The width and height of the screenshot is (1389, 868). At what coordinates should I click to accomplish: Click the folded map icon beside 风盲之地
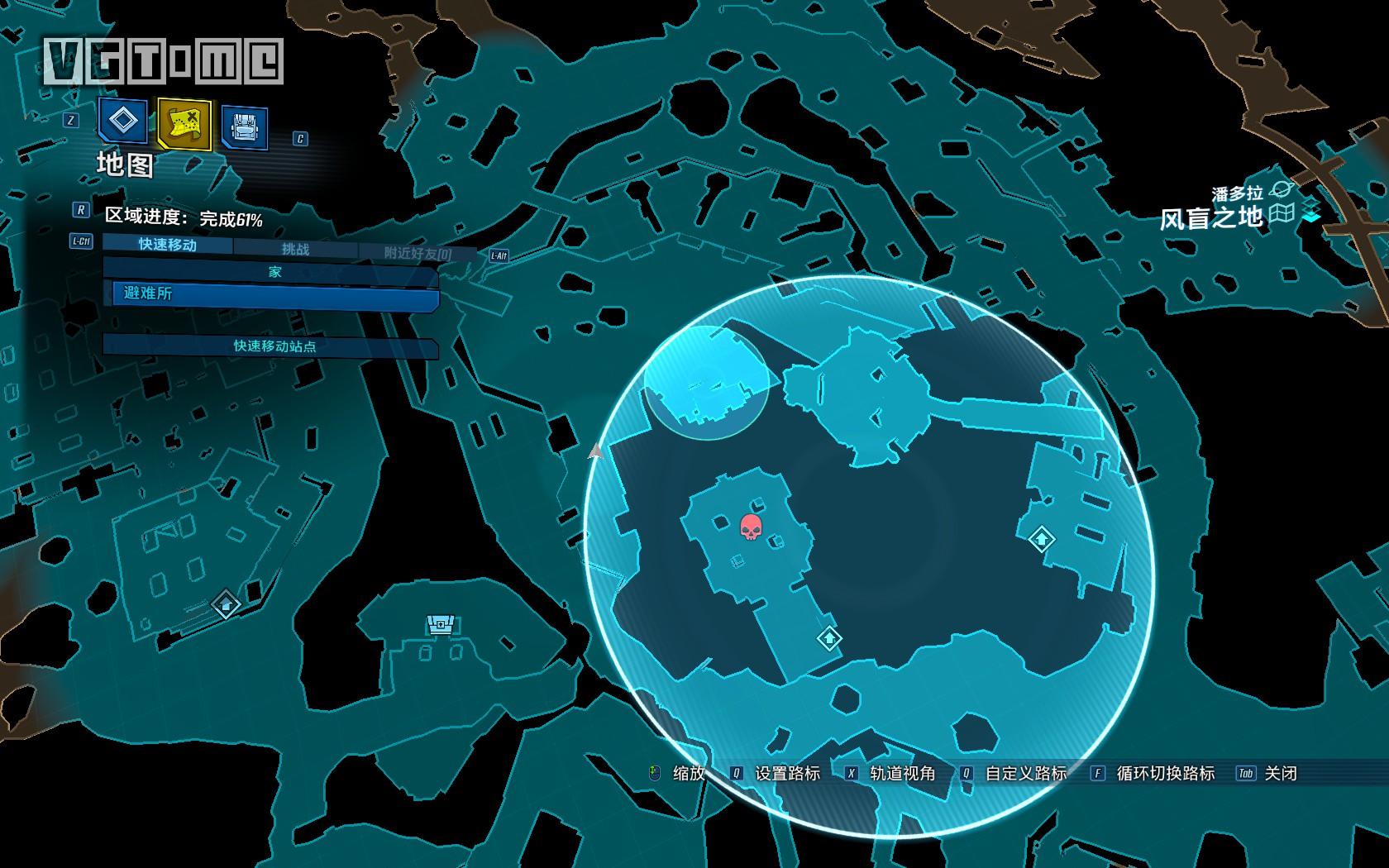[x=1282, y=213]
